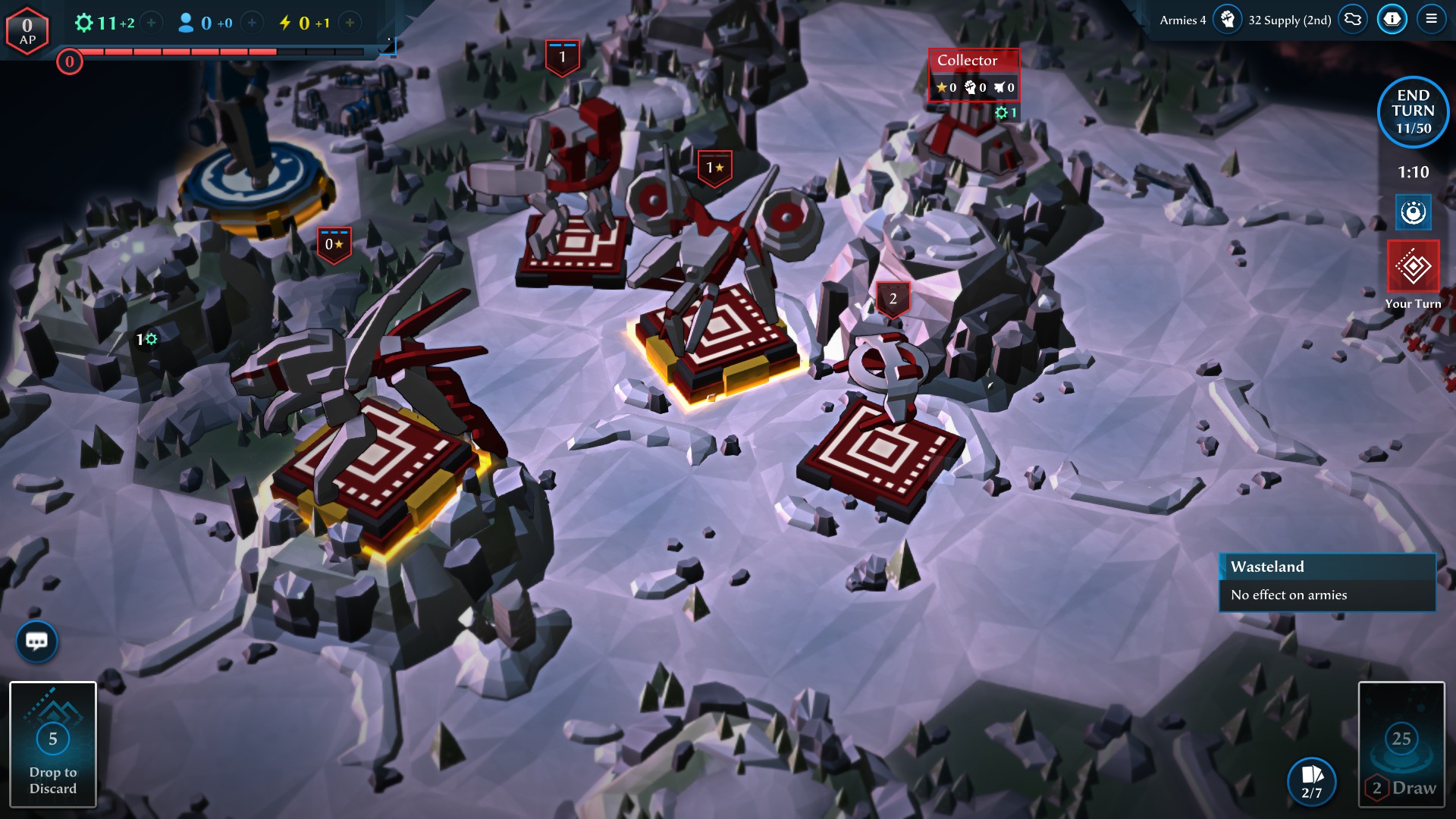This screenshot has height=819, width=1456.
Task: Add more gear resources with plus button
Action: pos(152,23)
